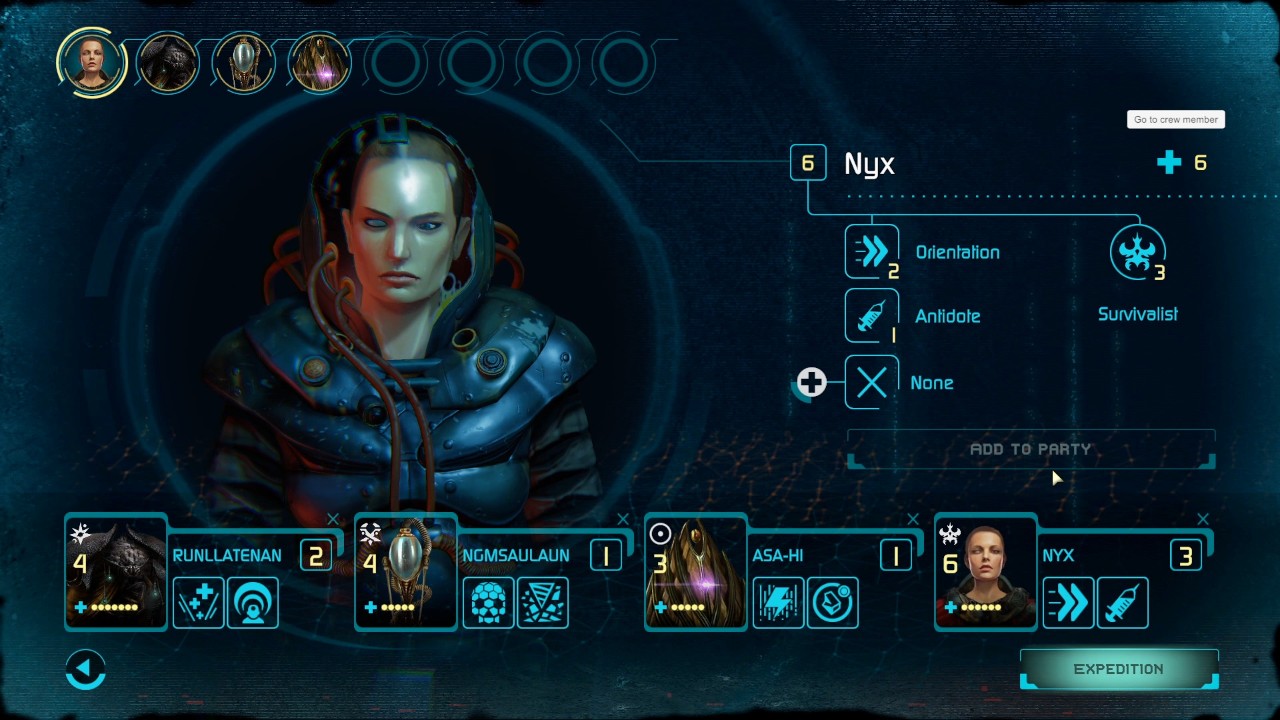The width and height of the screenshot is (1280, 720).
Task: Click the Add to Party button
Action: (1030, 450)
